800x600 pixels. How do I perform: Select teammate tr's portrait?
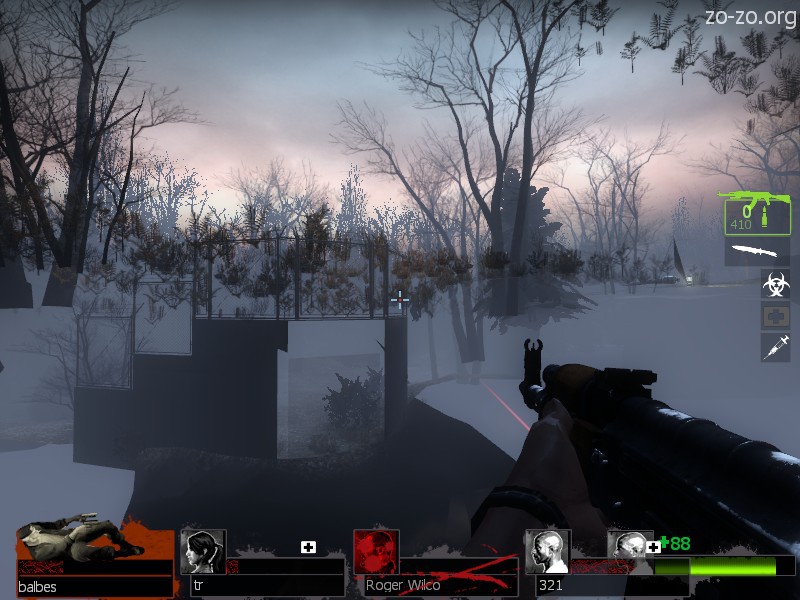(203, 552)
